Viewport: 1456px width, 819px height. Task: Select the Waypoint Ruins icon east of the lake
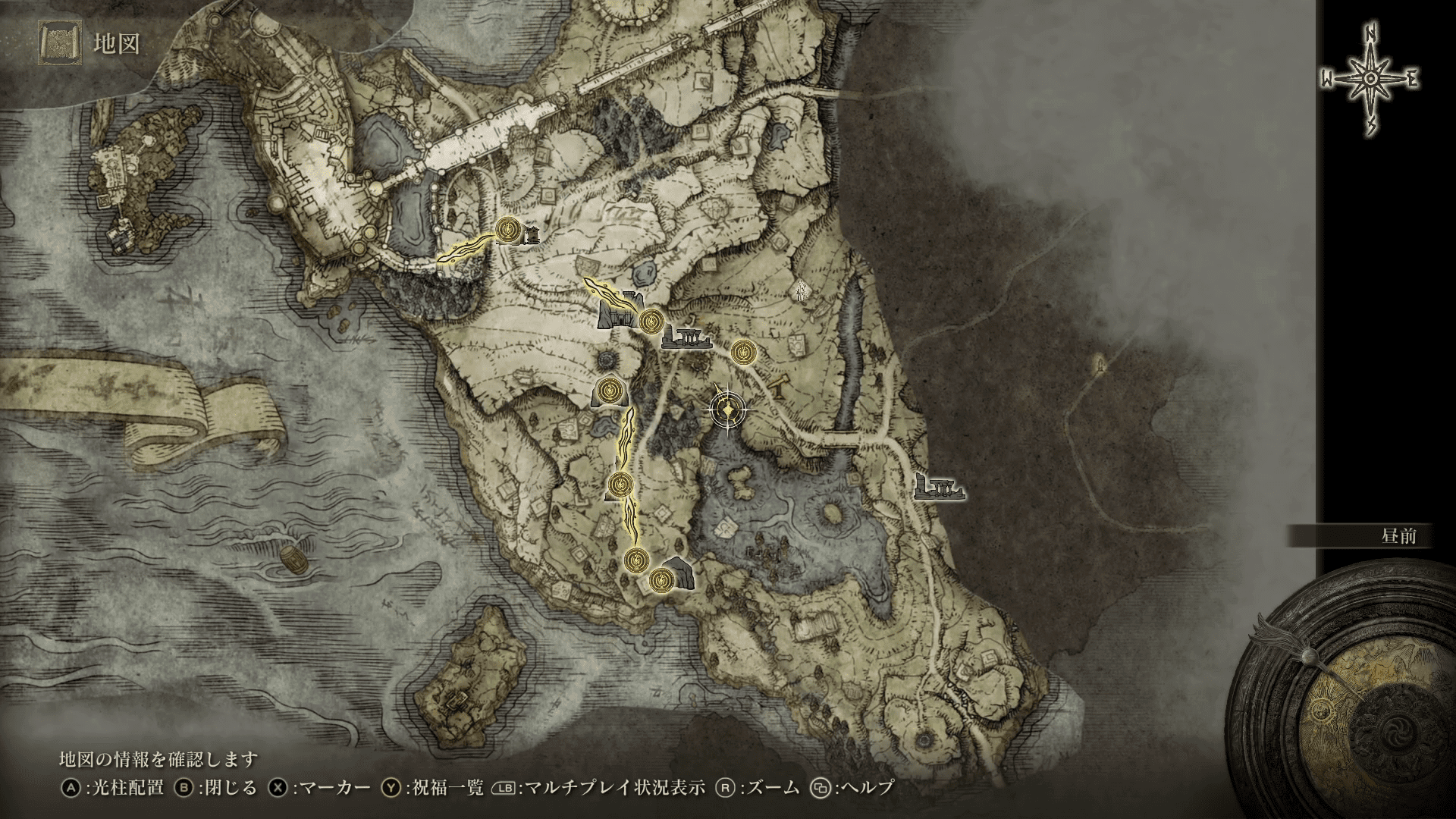pyautogui.click(x=939, y=488)
